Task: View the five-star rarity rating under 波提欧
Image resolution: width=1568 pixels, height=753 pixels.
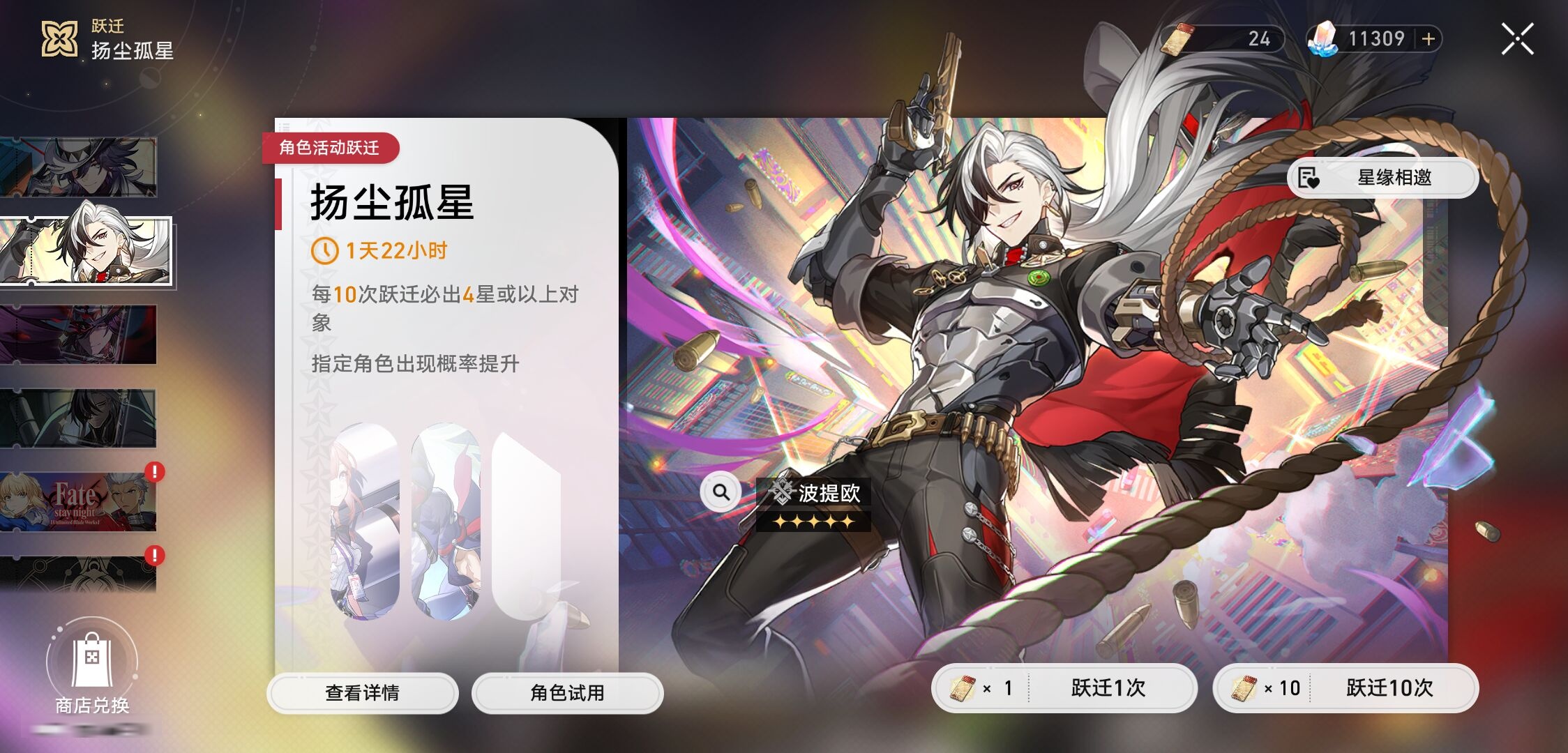Action: pos(813,522)
